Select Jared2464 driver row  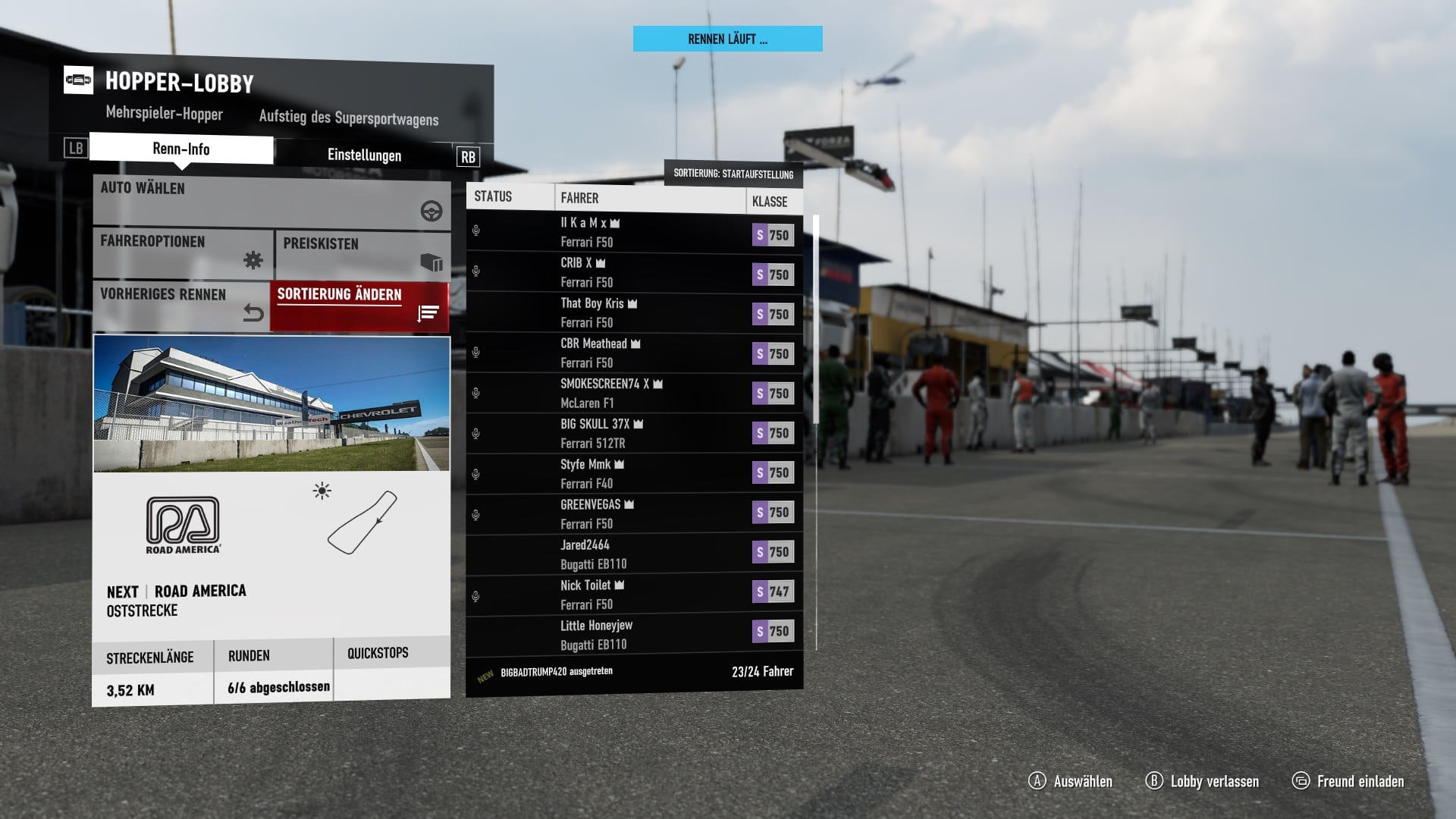[634, 554]
